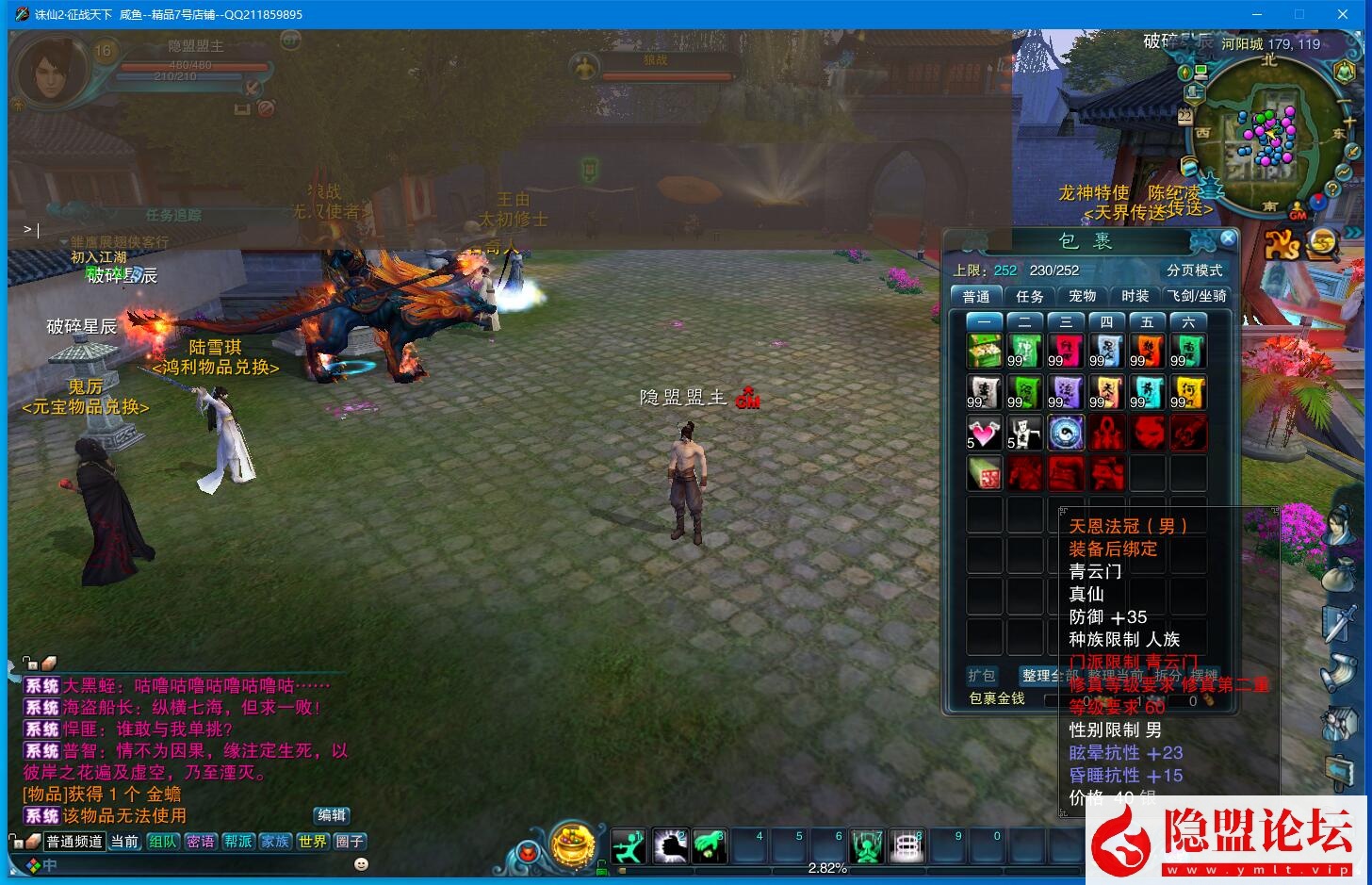Open the 宠物 inventory tab
Image resolution: width=1372 pixels, height=885 pixels.
point(1082,296)
